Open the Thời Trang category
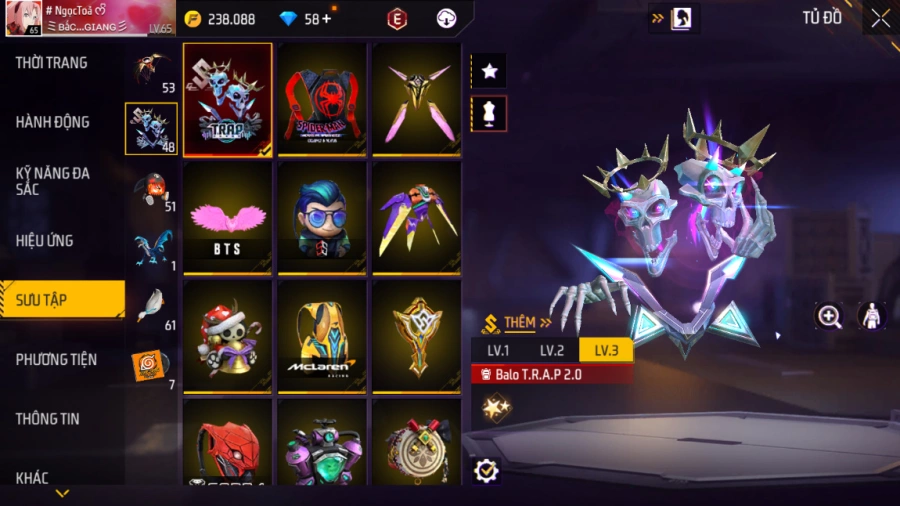The width and height of the screenshot is (900, 506). click(x=52, y=63)
